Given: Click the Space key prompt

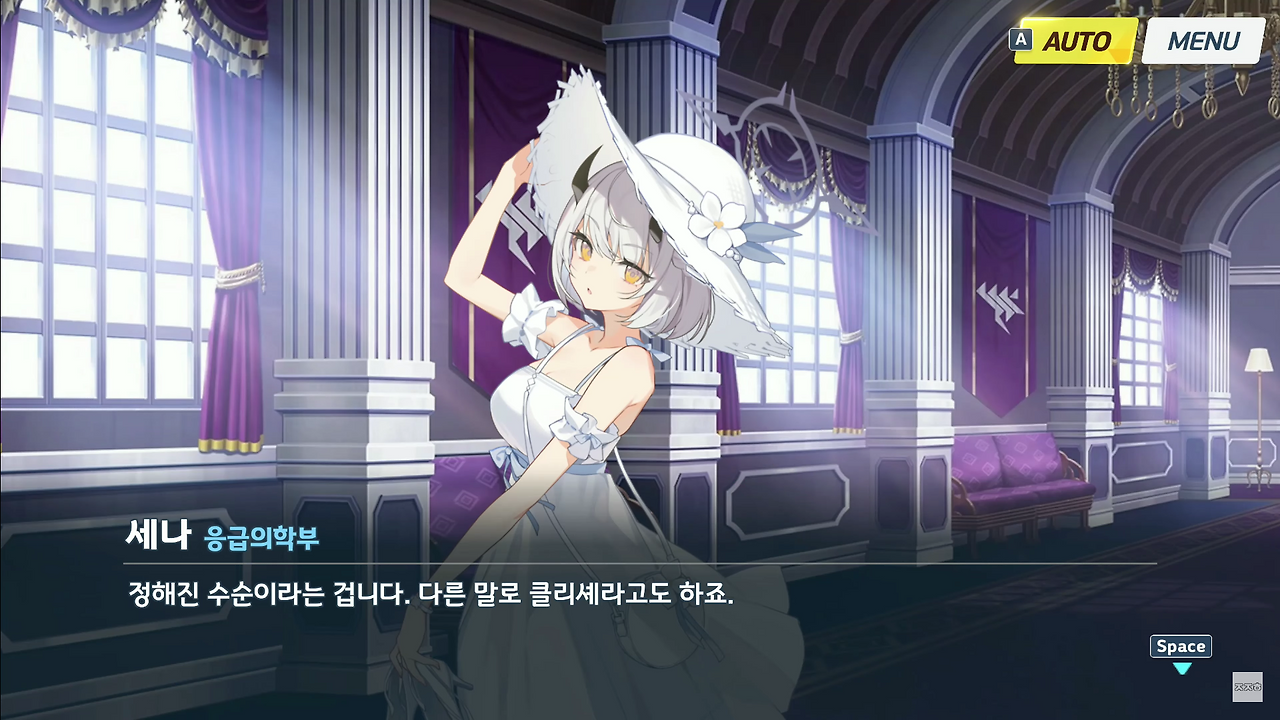Looking at the screenshot, I should pyautogui.click(x=1180, y=646).
